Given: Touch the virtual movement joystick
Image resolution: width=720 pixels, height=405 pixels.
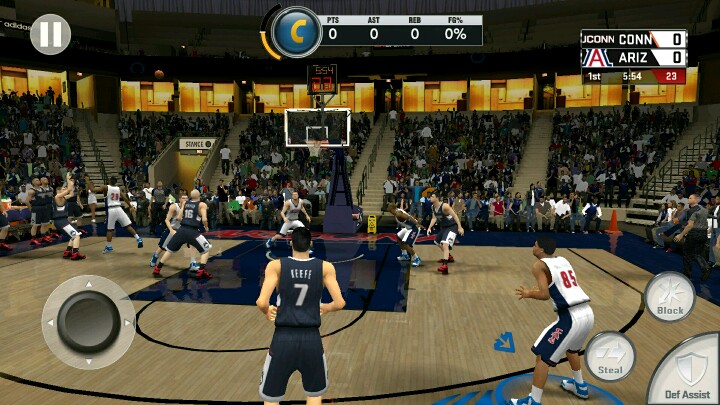Looking at the screenshot, I should click(88, 322).
